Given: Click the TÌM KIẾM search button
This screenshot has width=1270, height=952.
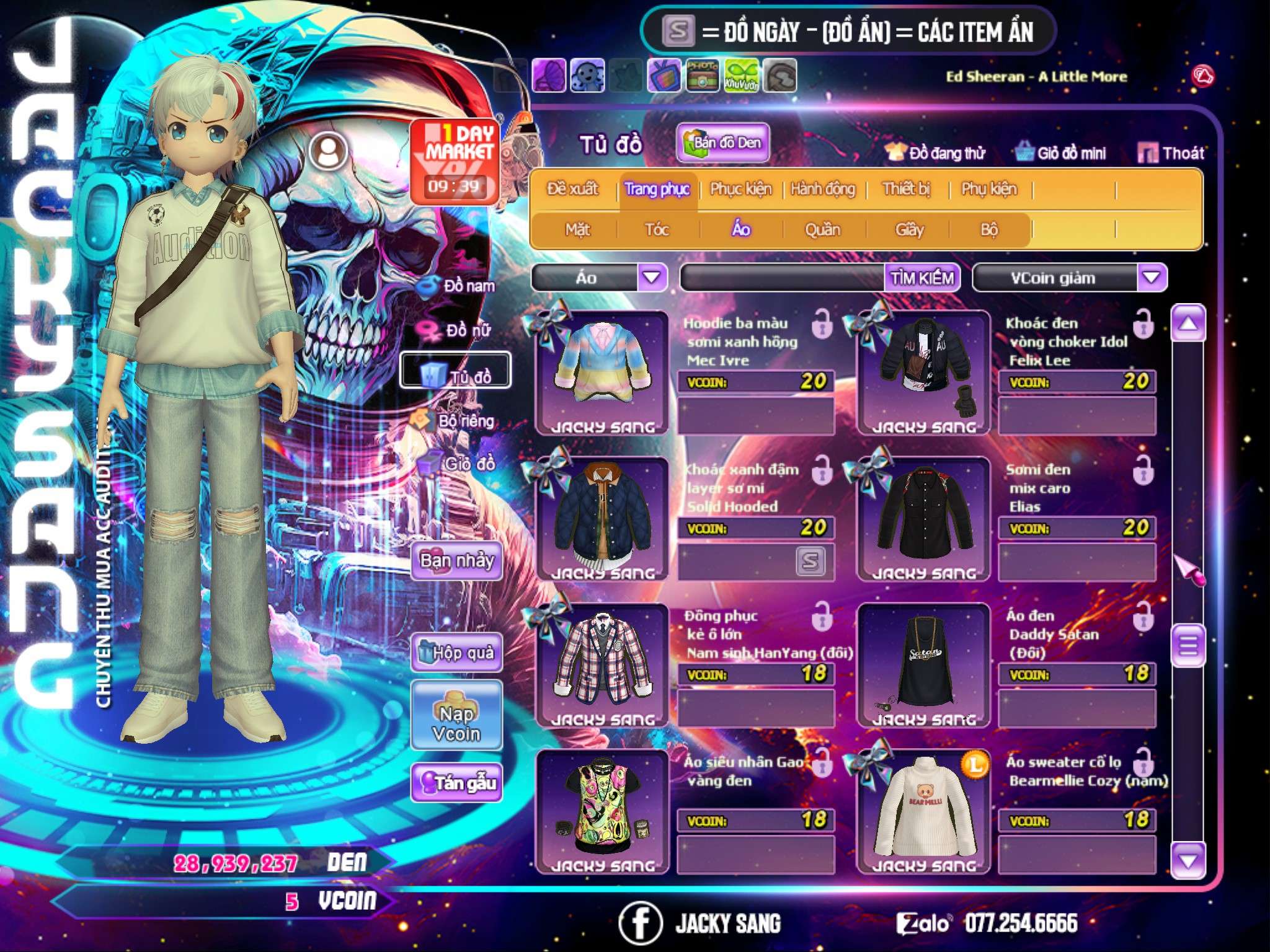Looking at the screenshot, I should [x=922, y=278].
